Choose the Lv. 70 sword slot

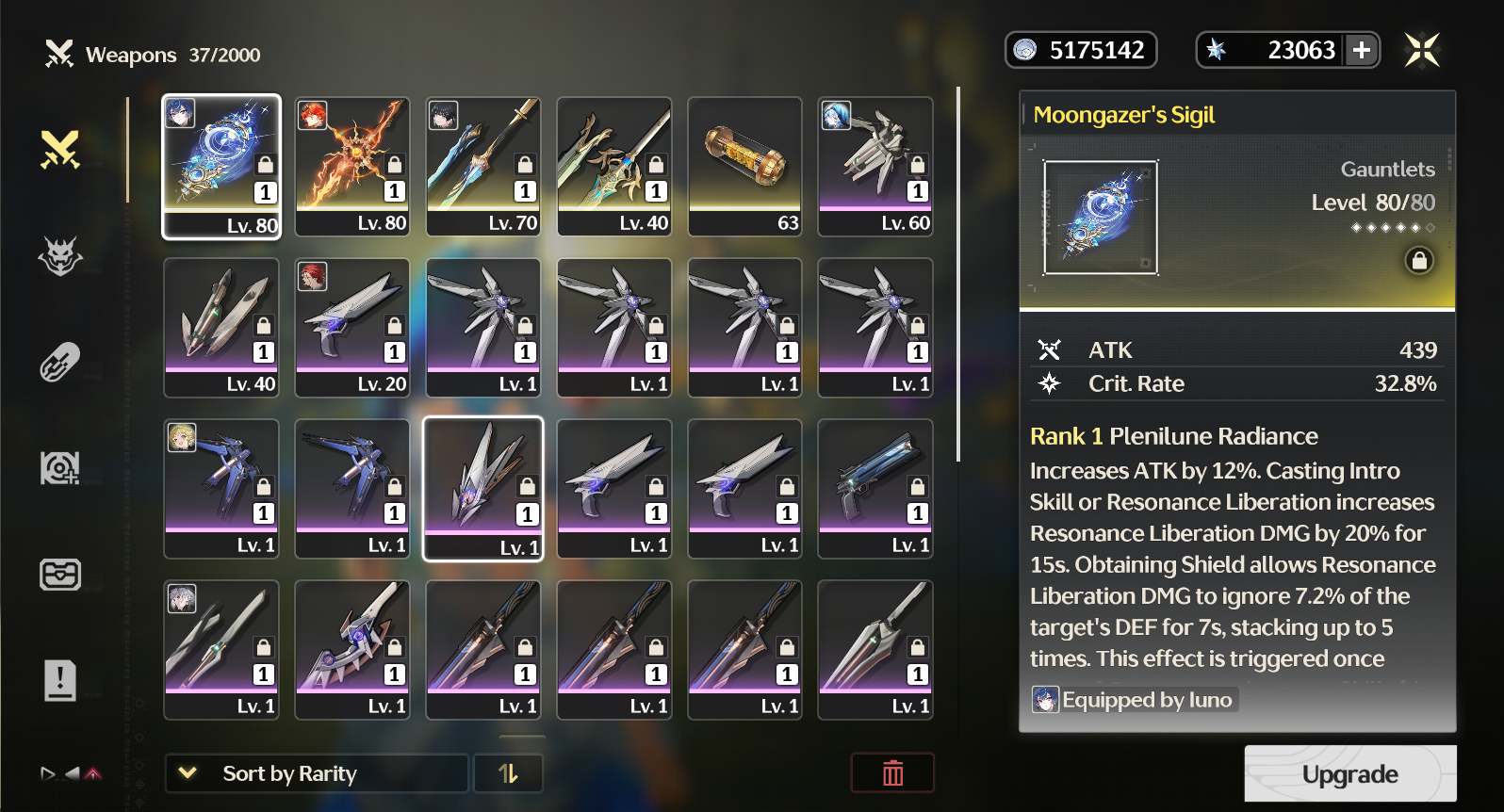click(483, 167)
